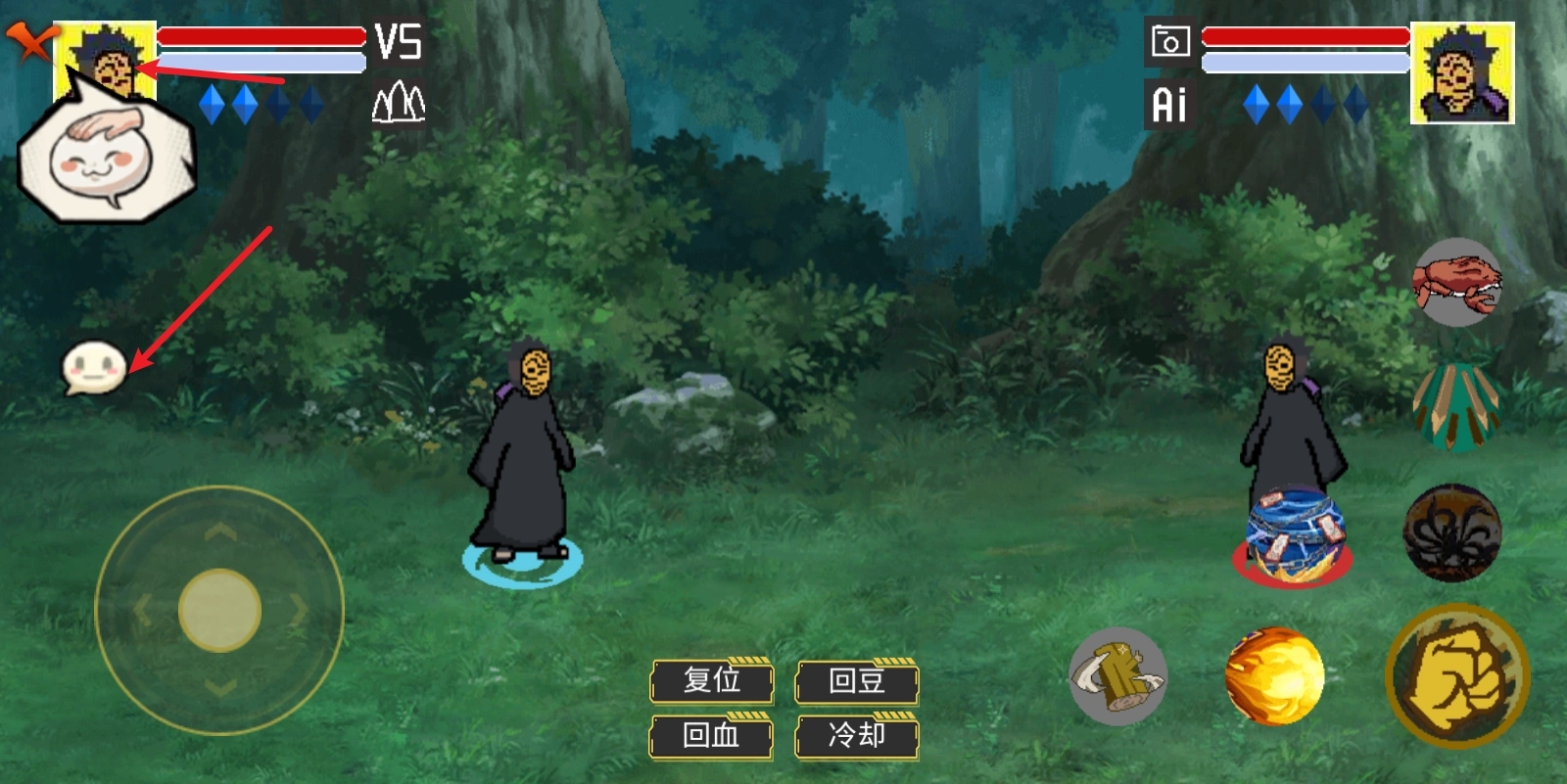1567x784 pixels.
Task: Hit the golden fist attack button
Action: [1457, 675]
